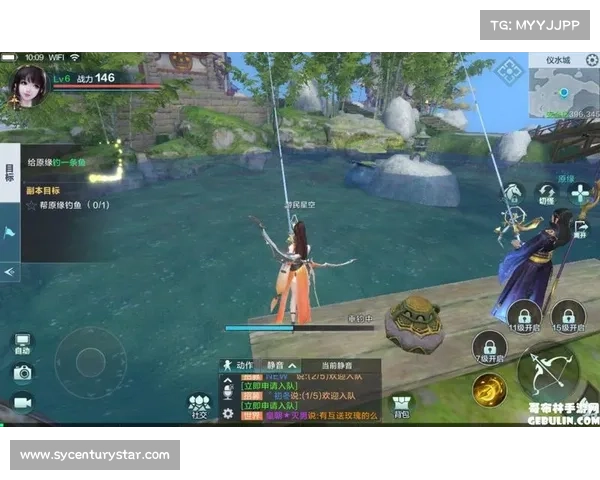The image size is (600, 480).
Task: Open the 仪水城 minimap
Action: pyautogui.click(x=562, y=92)
